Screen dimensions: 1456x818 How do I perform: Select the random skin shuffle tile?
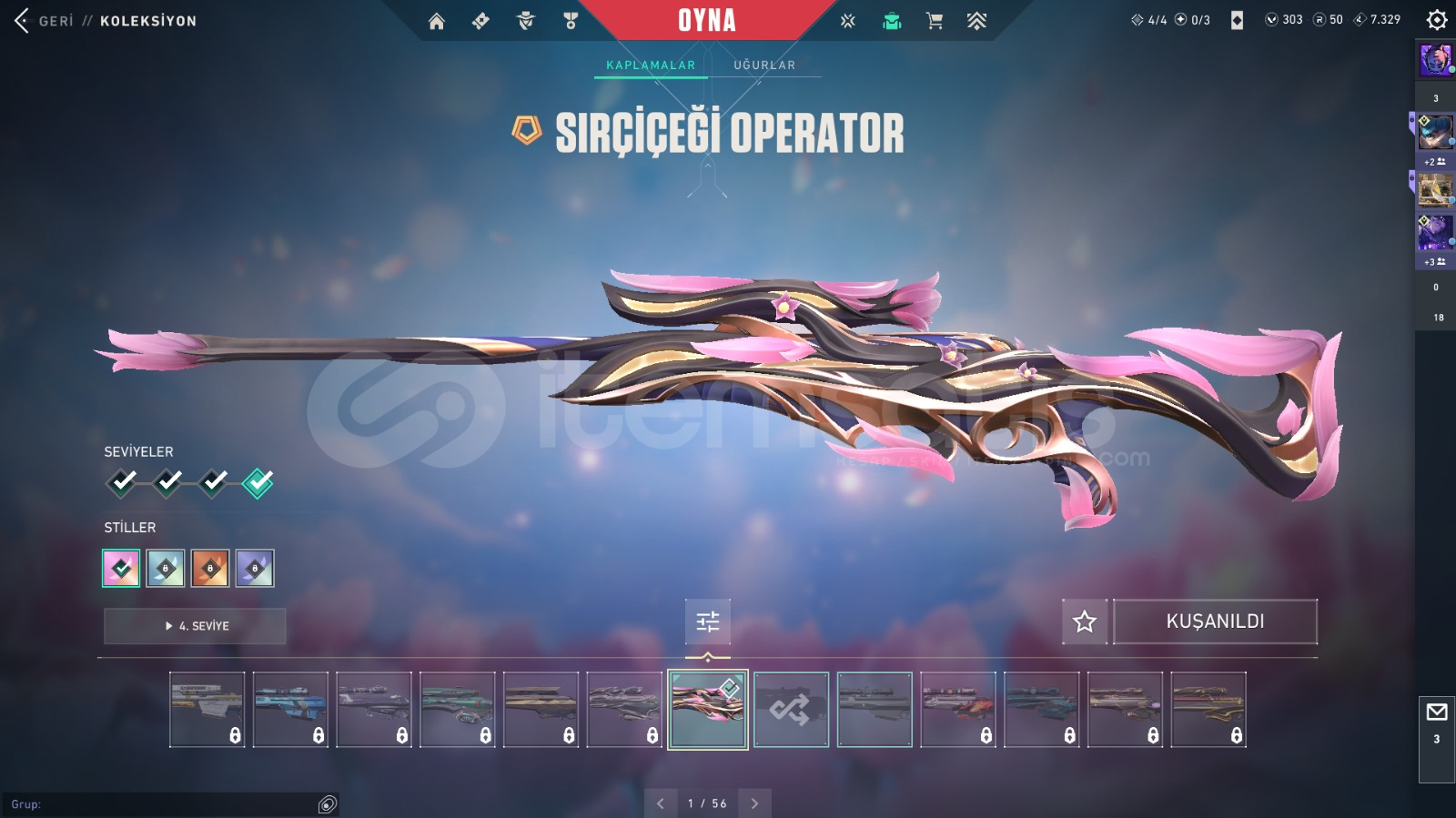pyautogui.click(x=791, y=710)
